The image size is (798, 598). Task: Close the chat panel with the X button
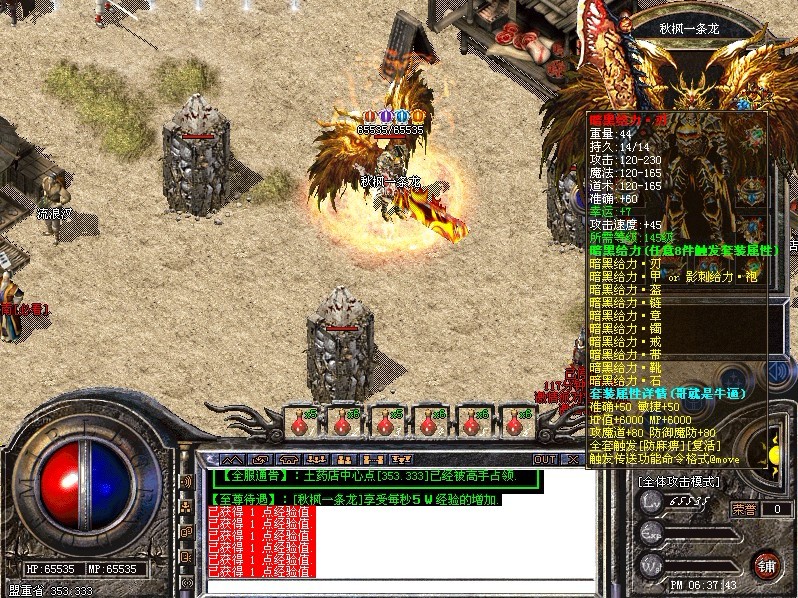coord(572,459)
